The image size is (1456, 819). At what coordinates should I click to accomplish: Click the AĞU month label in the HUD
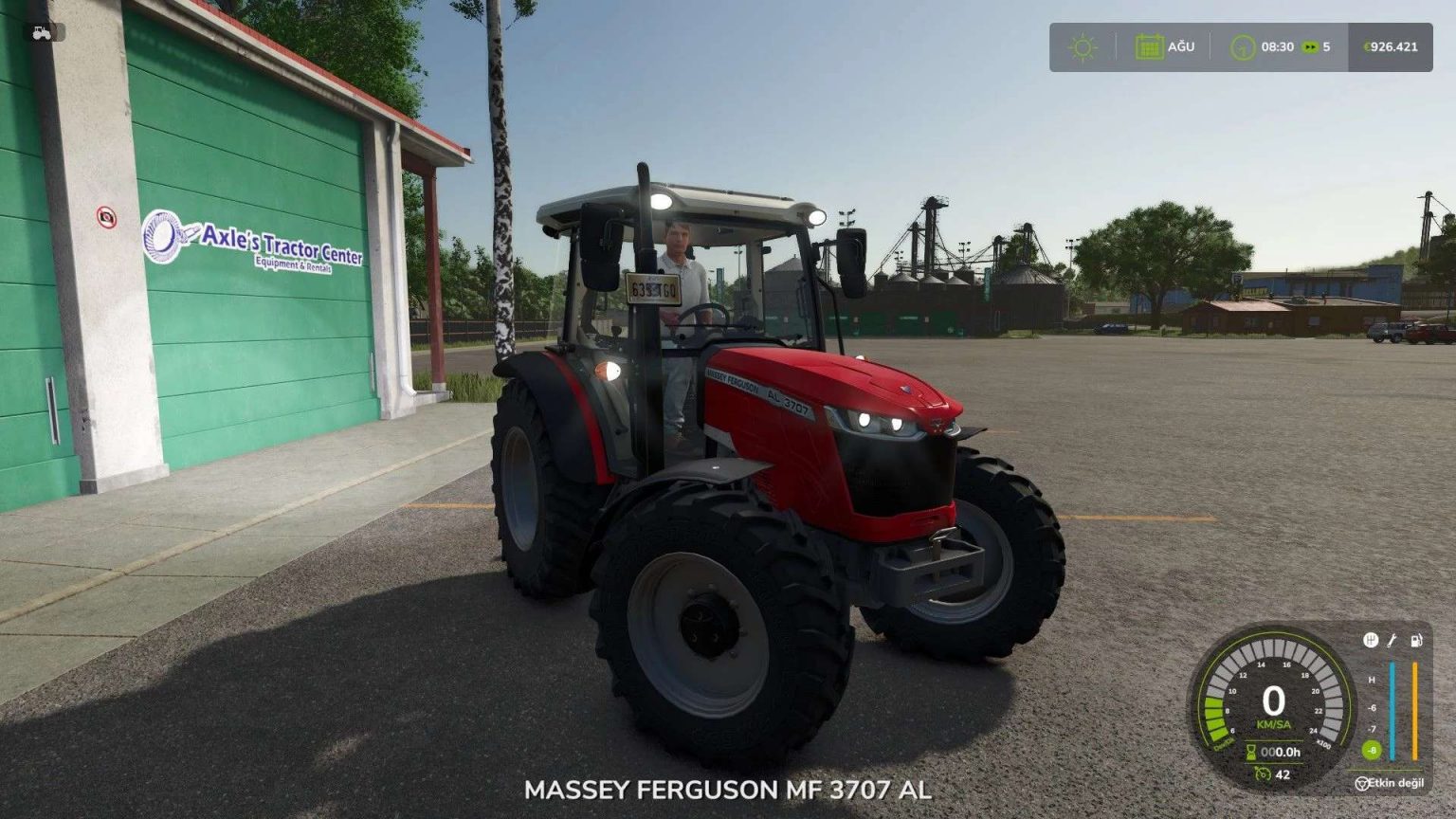[1182, 45]
